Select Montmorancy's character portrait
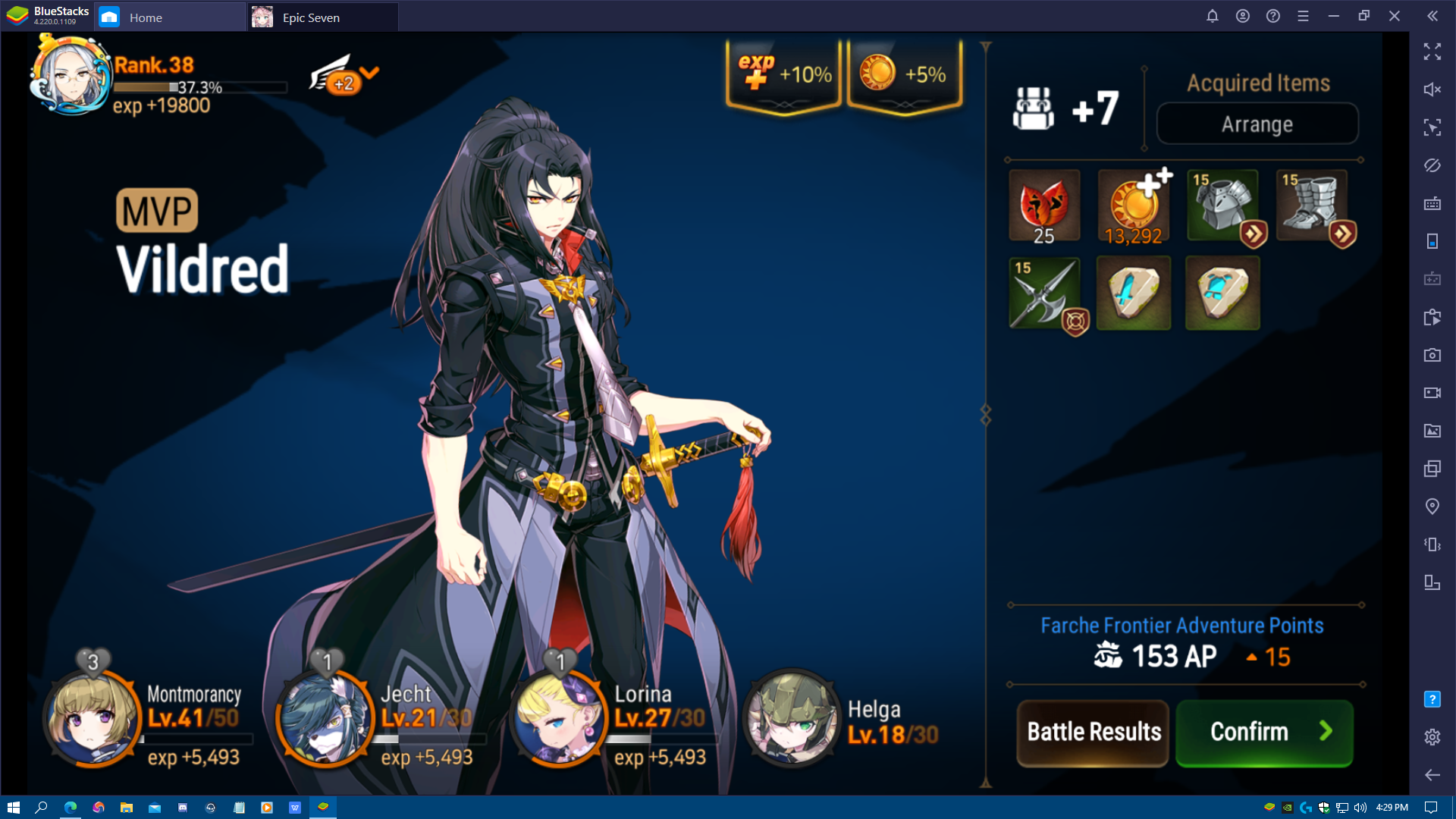This screenshot has width=1456, height=819. click(x=91, y=720)
